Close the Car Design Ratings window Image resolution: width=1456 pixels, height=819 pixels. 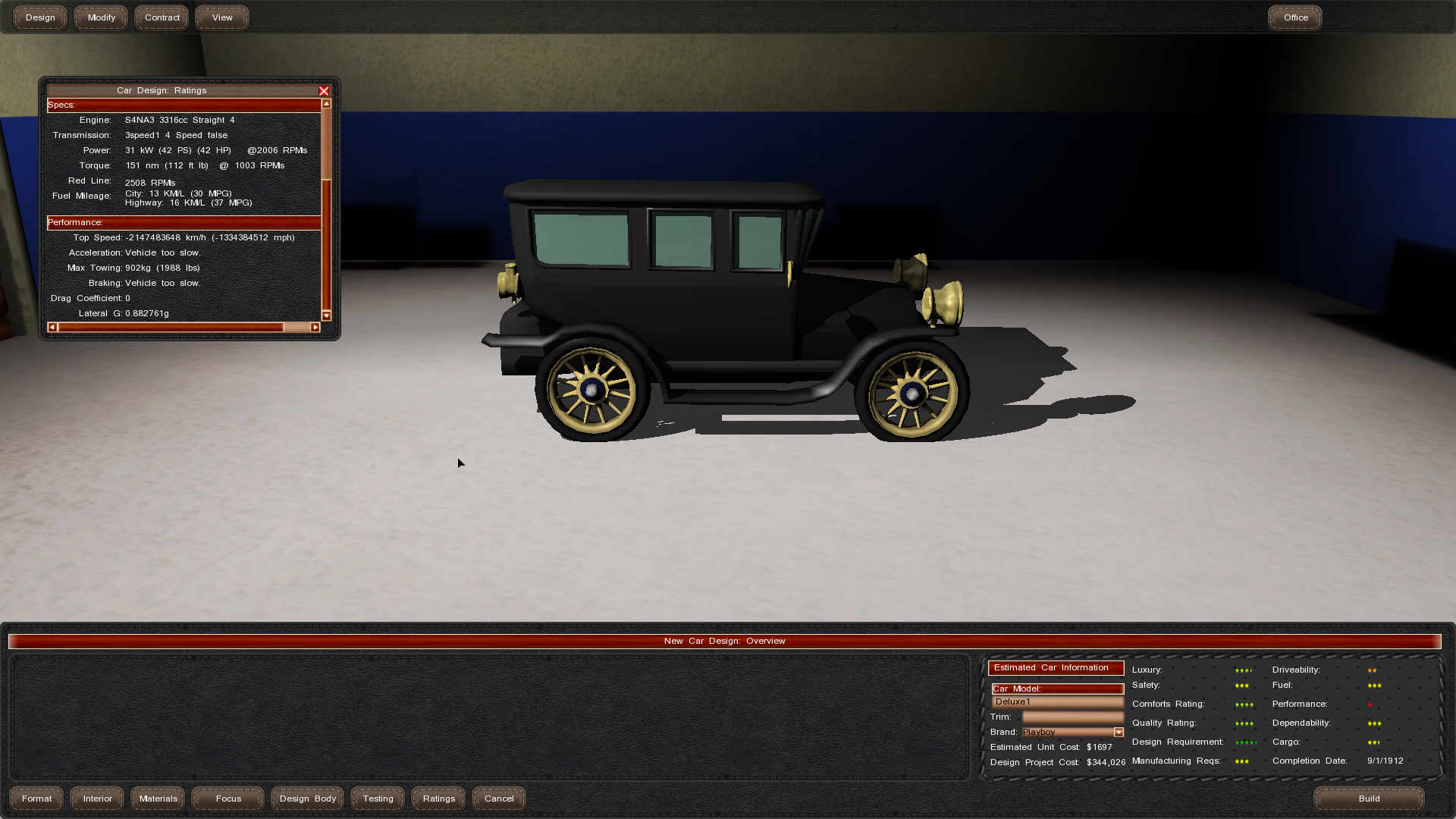point(324,91)
